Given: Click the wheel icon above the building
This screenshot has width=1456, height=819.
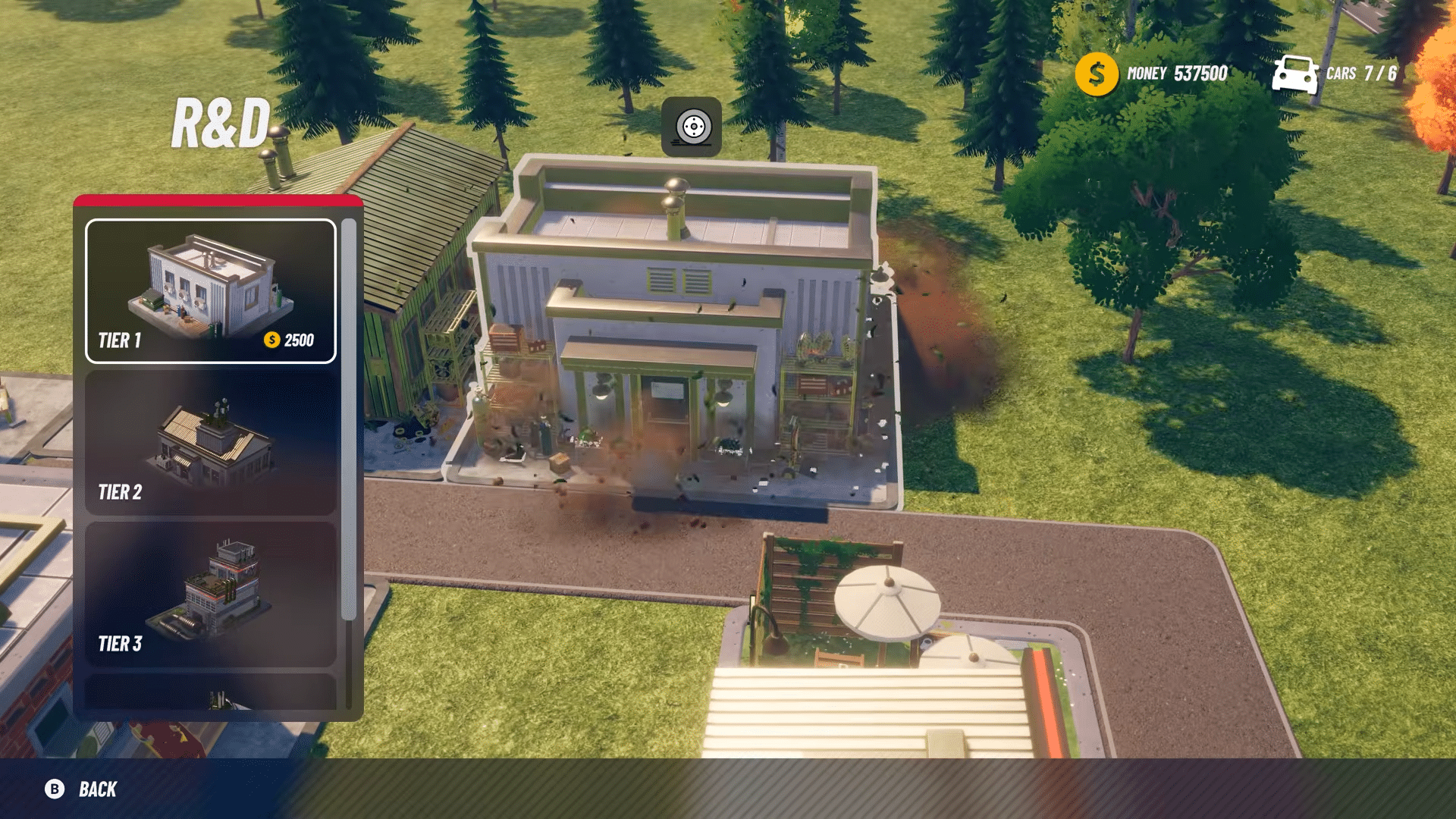Looking at the screenshot, I should point(692,127).
